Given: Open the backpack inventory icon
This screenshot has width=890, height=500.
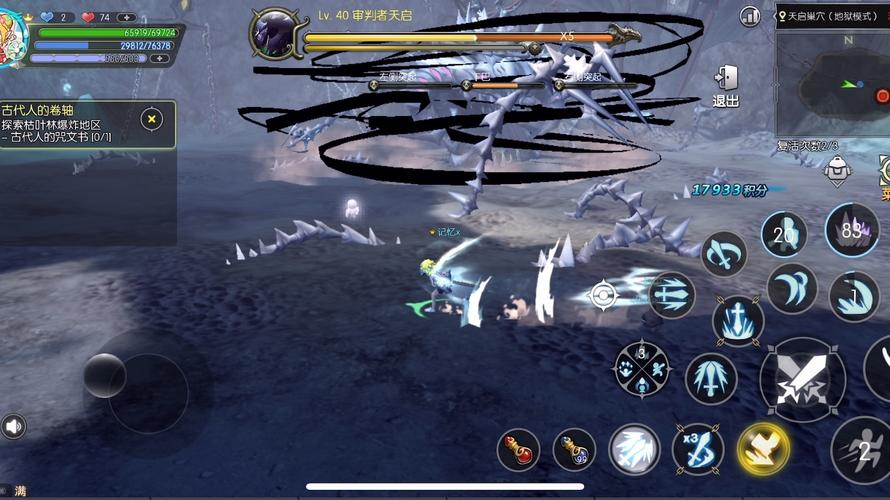Looking at the screenshot, I should pyautogui.click(x=838, y=171).
